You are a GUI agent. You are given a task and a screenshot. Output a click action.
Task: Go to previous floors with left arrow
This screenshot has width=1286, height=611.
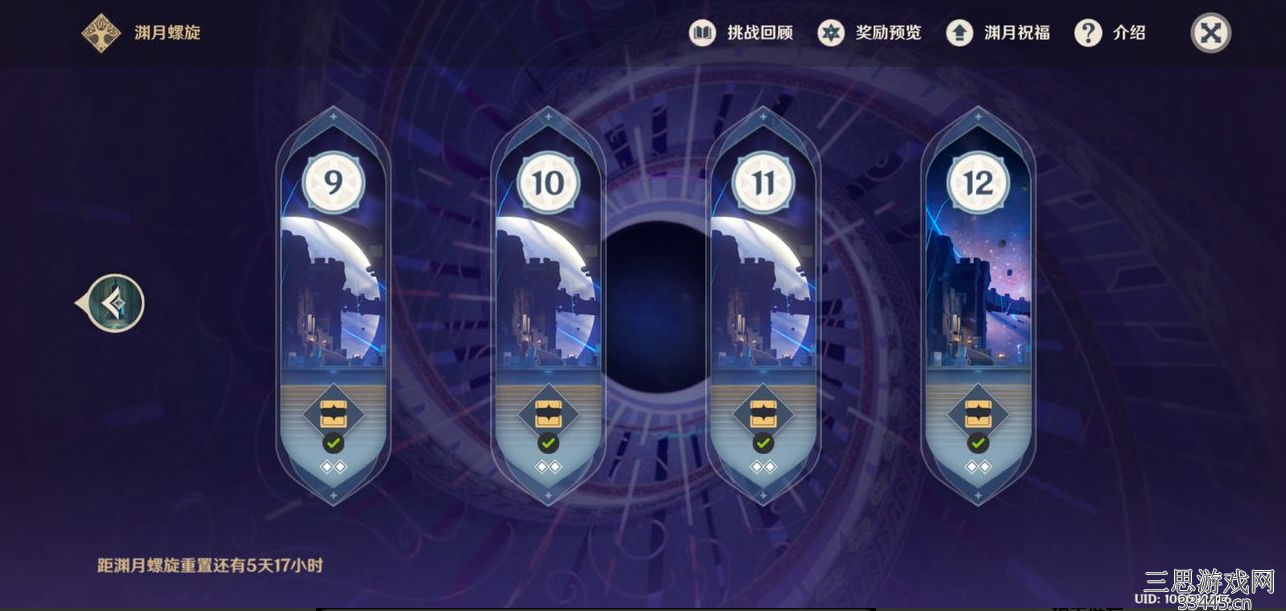[115, 304]
